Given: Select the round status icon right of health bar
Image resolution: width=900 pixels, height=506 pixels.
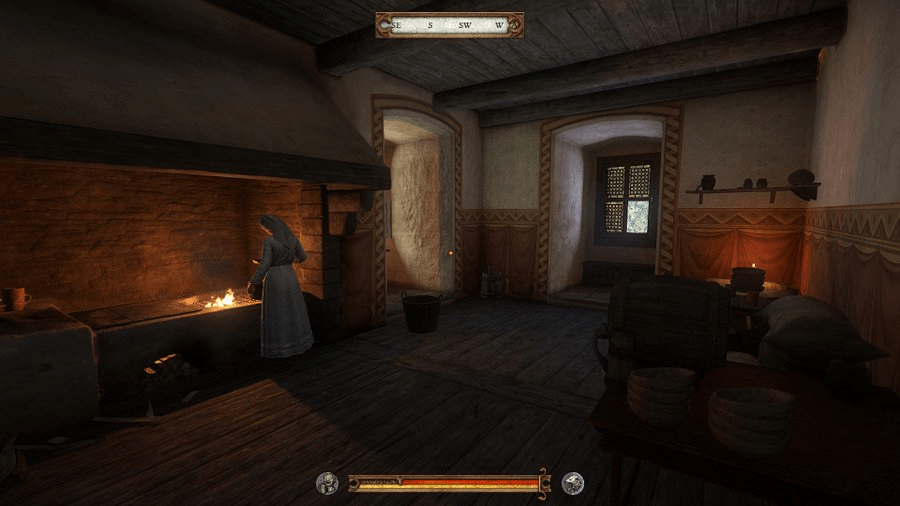Looking at the screenshot, I should click(x=573, y=484).
